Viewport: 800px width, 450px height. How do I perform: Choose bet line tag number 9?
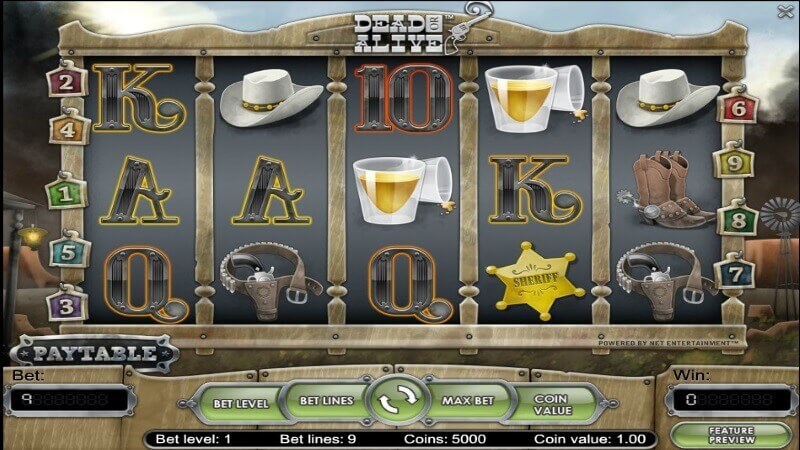pos(731,162)
